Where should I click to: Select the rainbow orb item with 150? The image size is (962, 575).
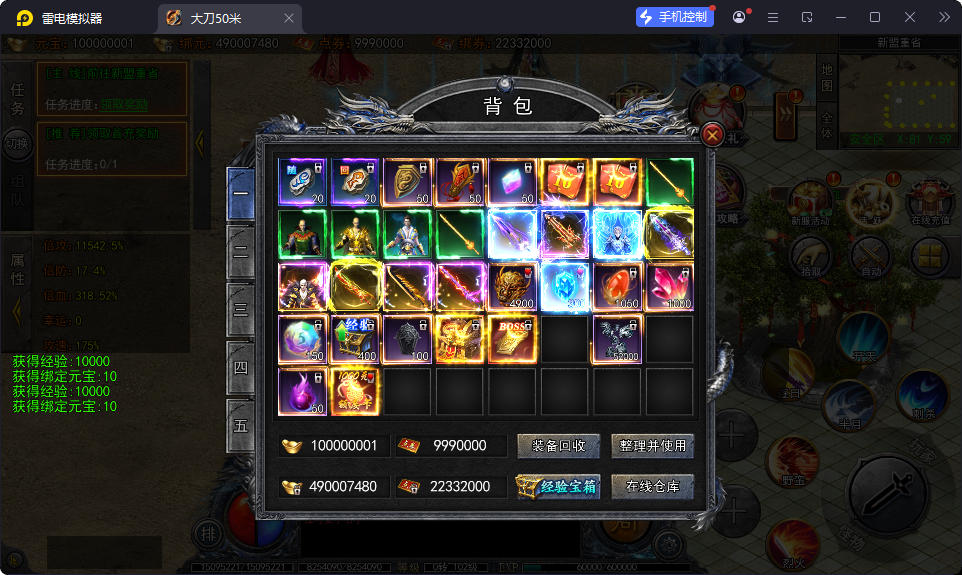click(x=303, y=339)
